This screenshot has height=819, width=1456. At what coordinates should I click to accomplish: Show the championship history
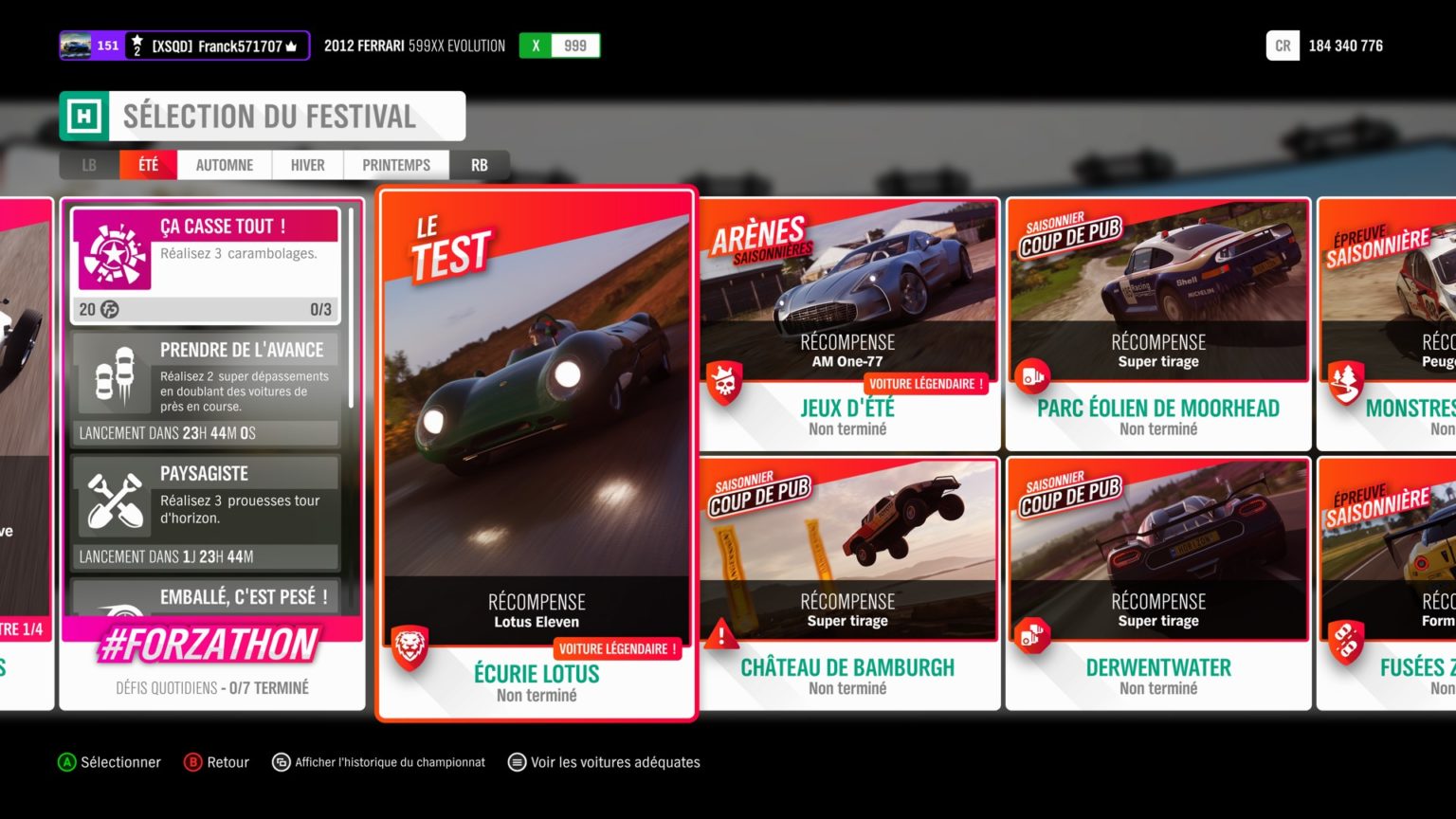click(379, 762)
